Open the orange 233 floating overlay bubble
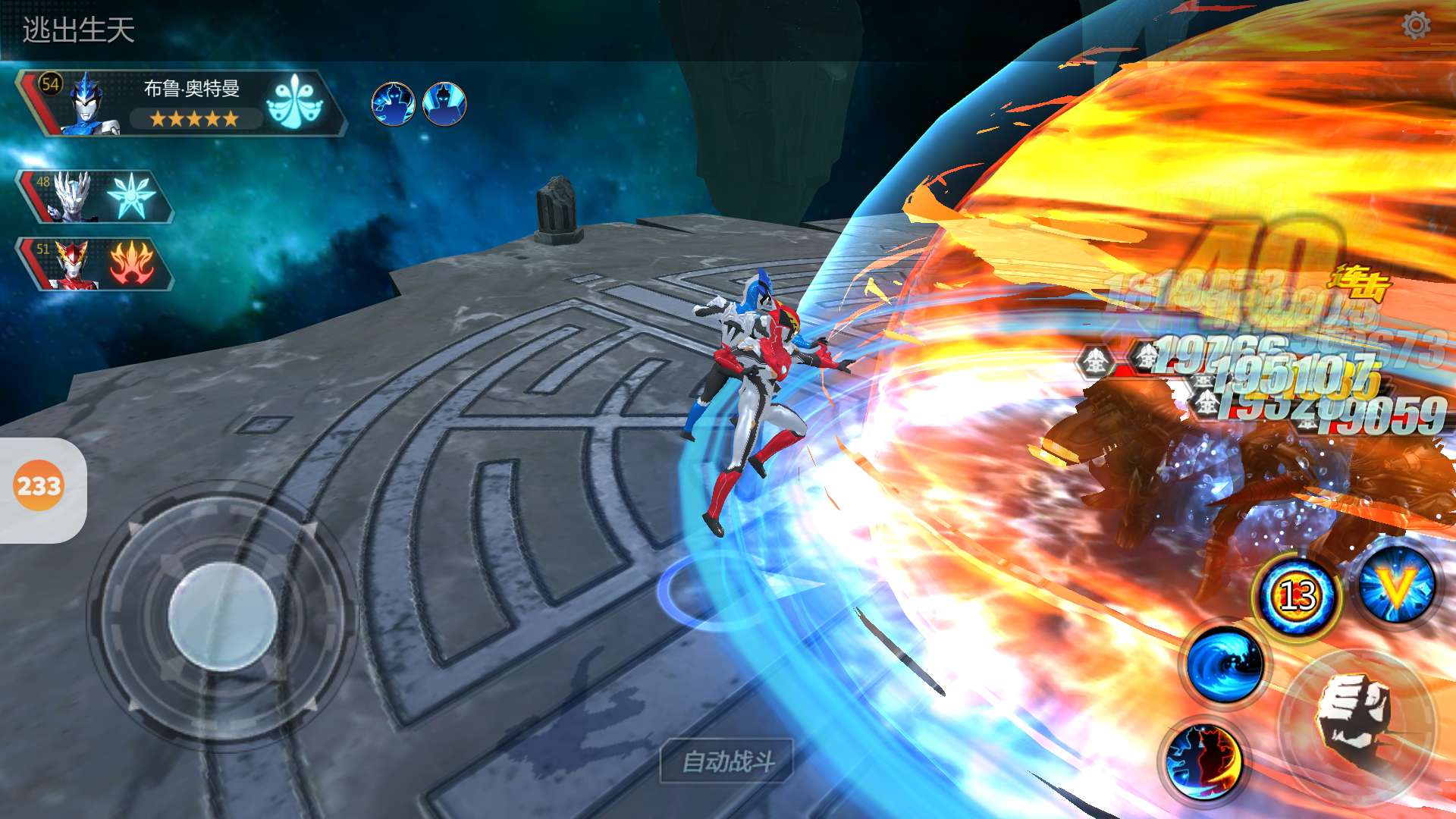This screenshot has height=819, width=1456. (39, 486)
